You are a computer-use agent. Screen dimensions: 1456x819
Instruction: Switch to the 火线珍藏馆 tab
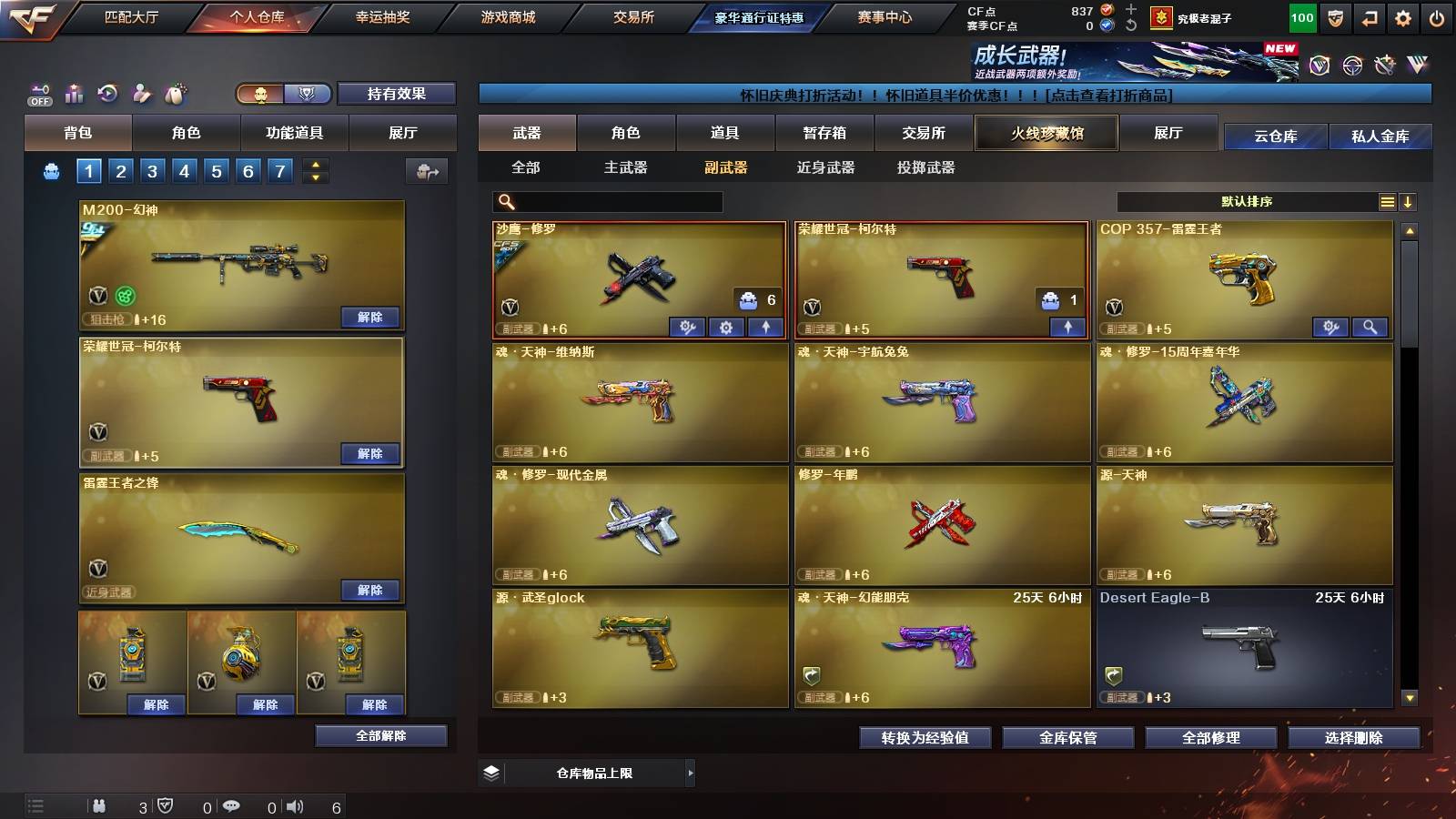(x=1046, y=133)
